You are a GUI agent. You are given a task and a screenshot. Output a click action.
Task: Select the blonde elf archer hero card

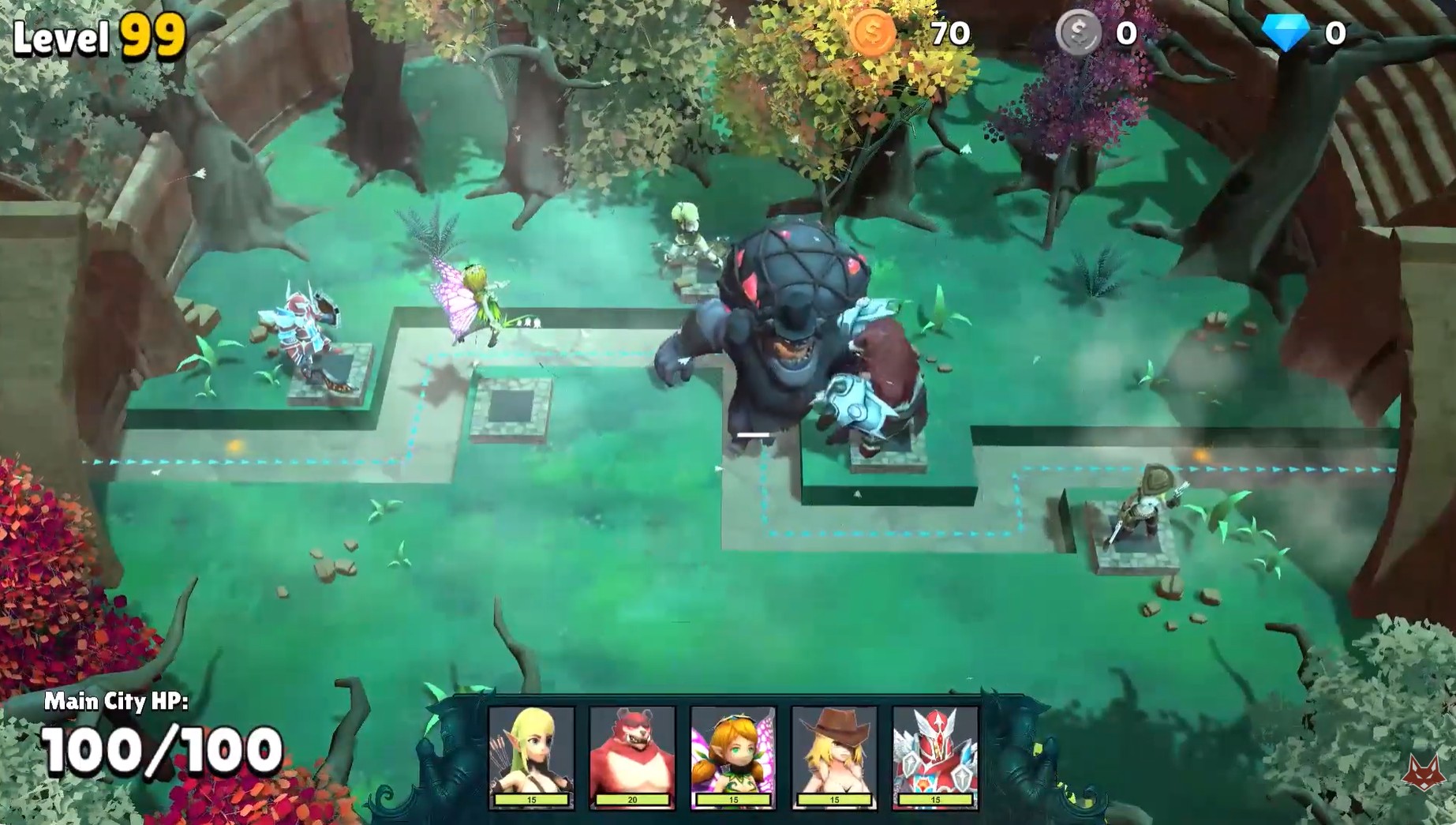tap(531, 756)
